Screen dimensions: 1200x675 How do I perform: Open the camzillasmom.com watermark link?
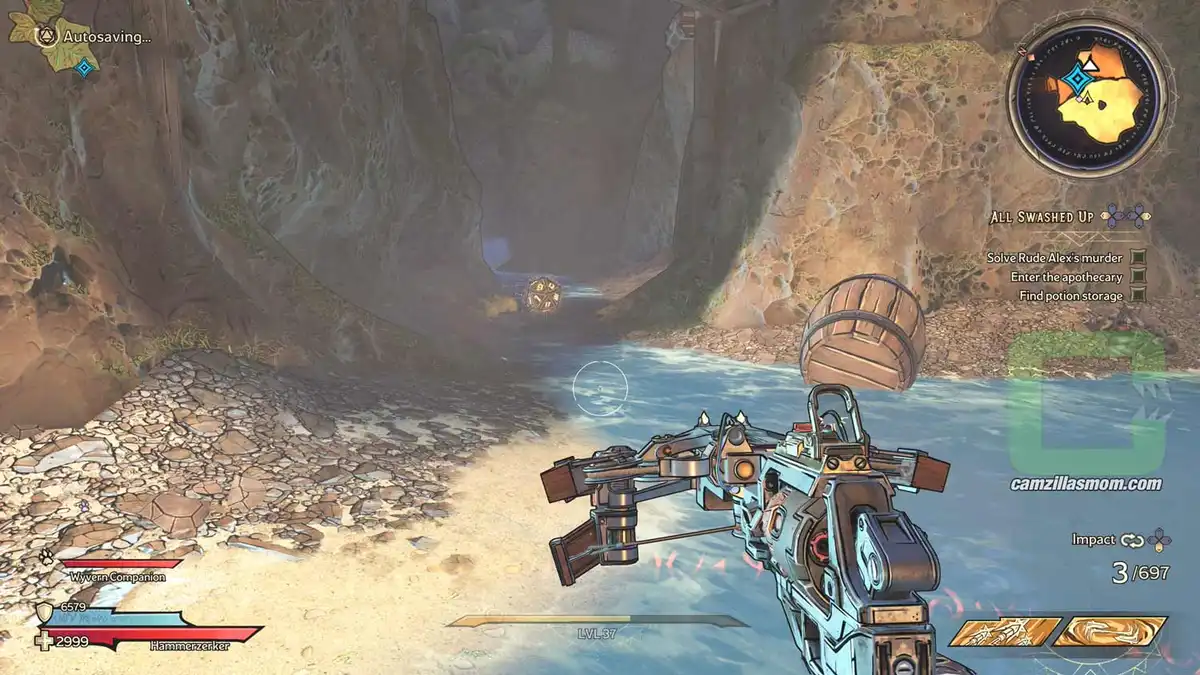coord(1085,484)
